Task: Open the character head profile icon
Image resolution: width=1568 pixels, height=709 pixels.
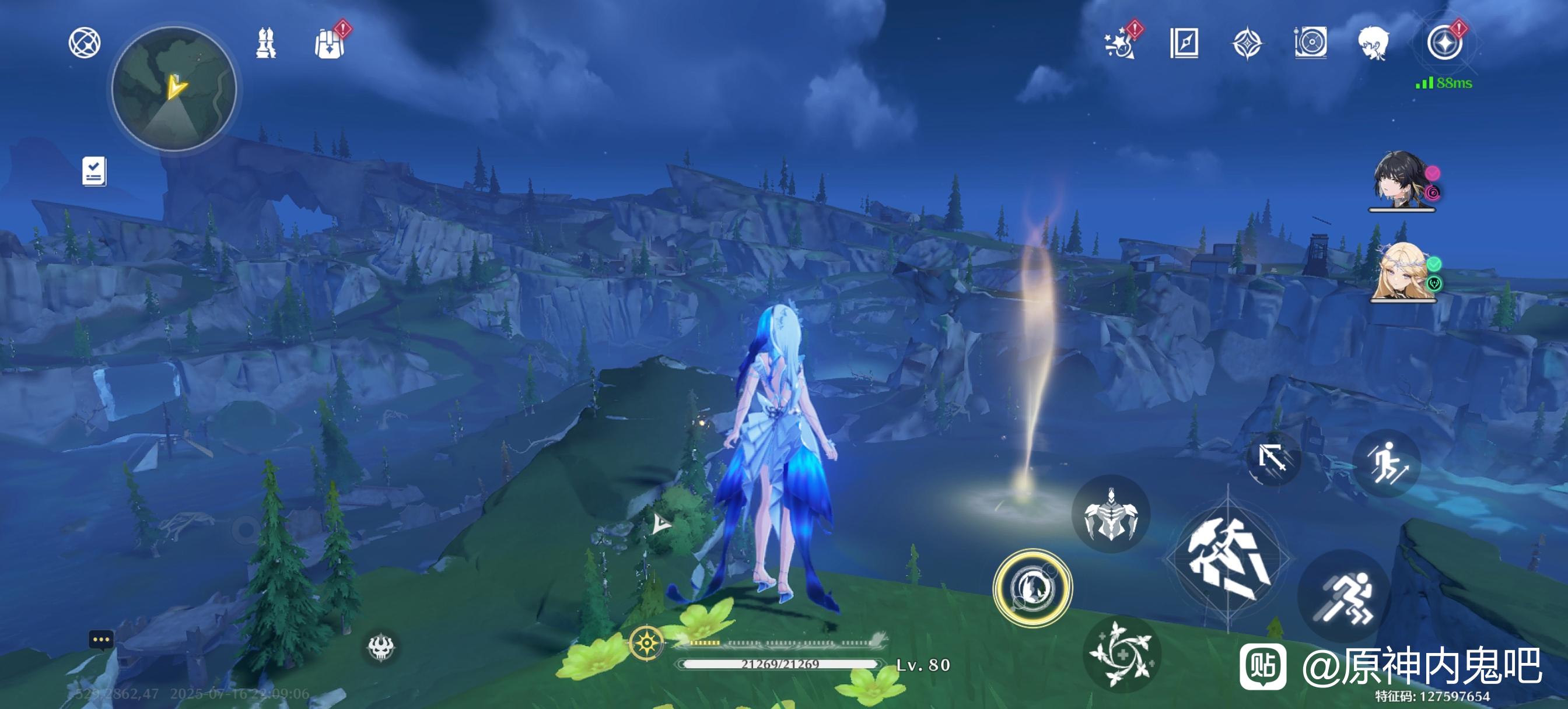Action: pos(1373,43)
